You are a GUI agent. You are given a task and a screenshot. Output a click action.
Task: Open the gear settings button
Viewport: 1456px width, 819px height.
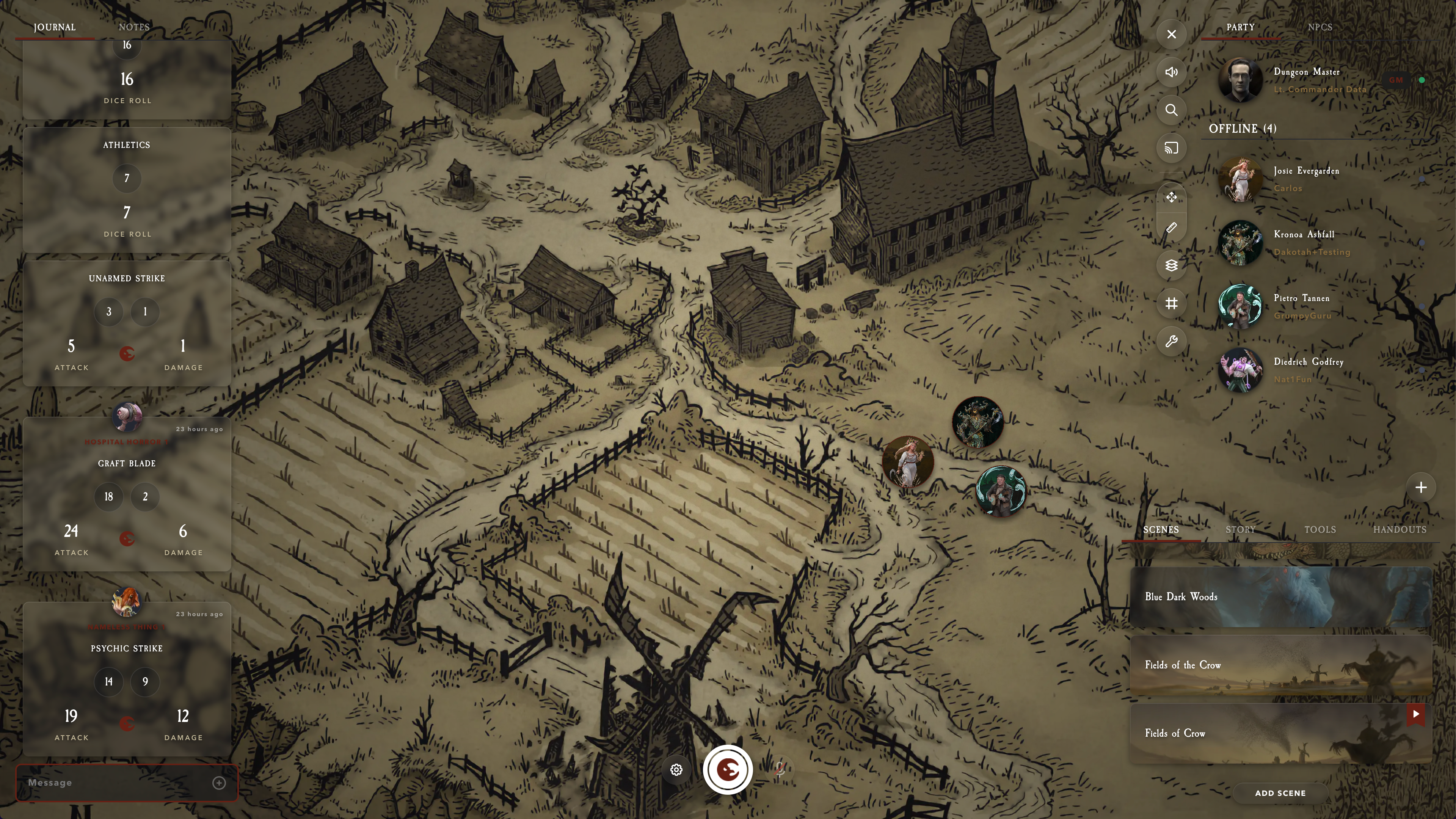click(x=676, y=770)
